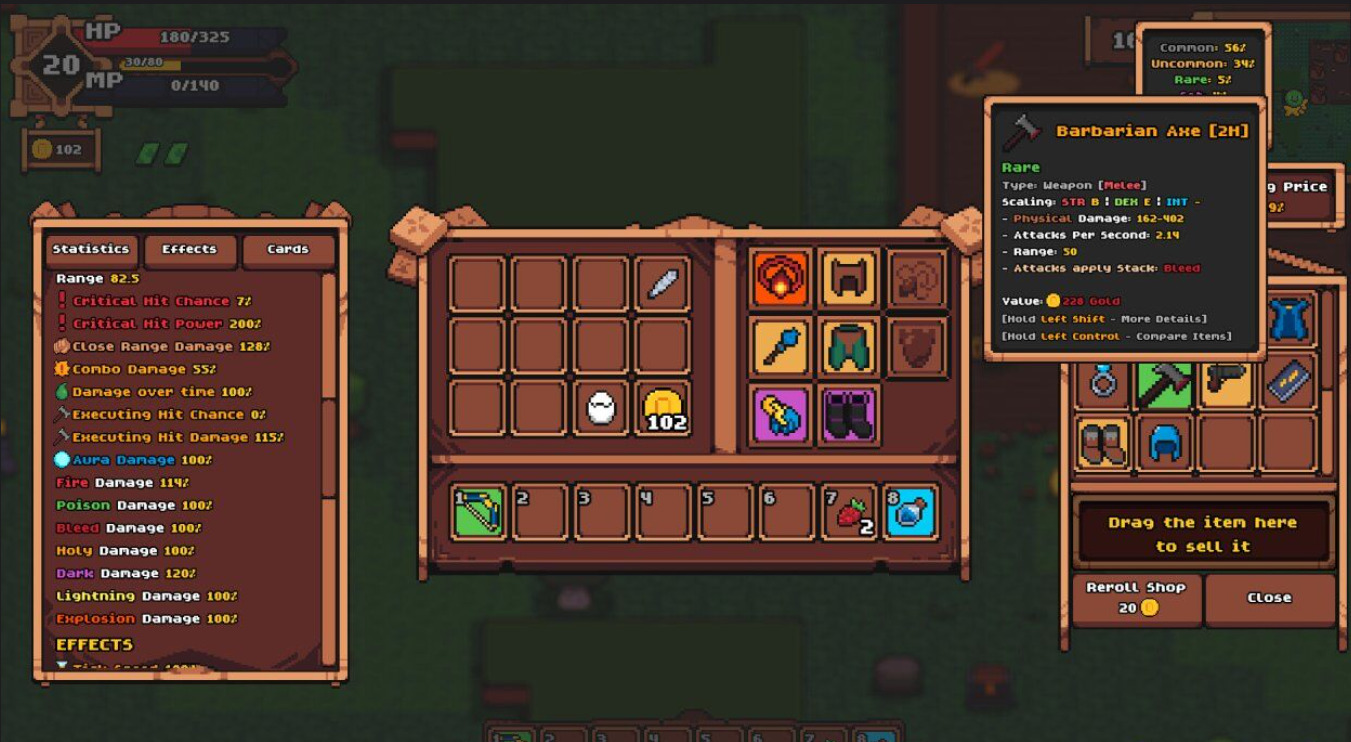Show the Cards tab

pos(288,250)
